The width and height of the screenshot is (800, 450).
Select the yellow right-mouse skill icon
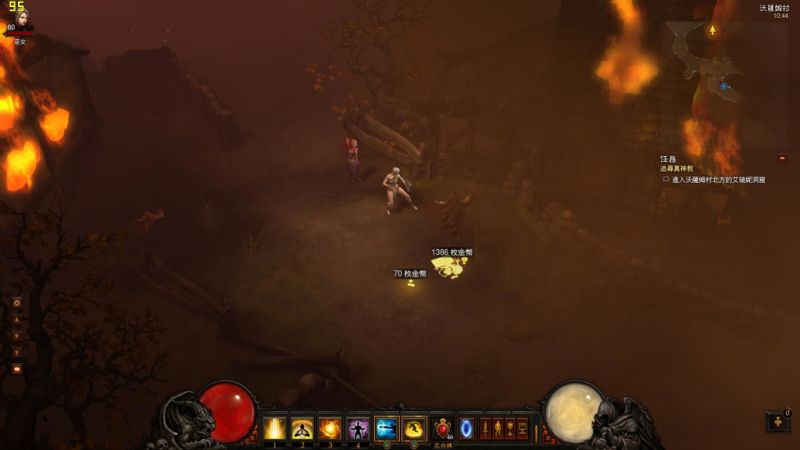point(414,429)
